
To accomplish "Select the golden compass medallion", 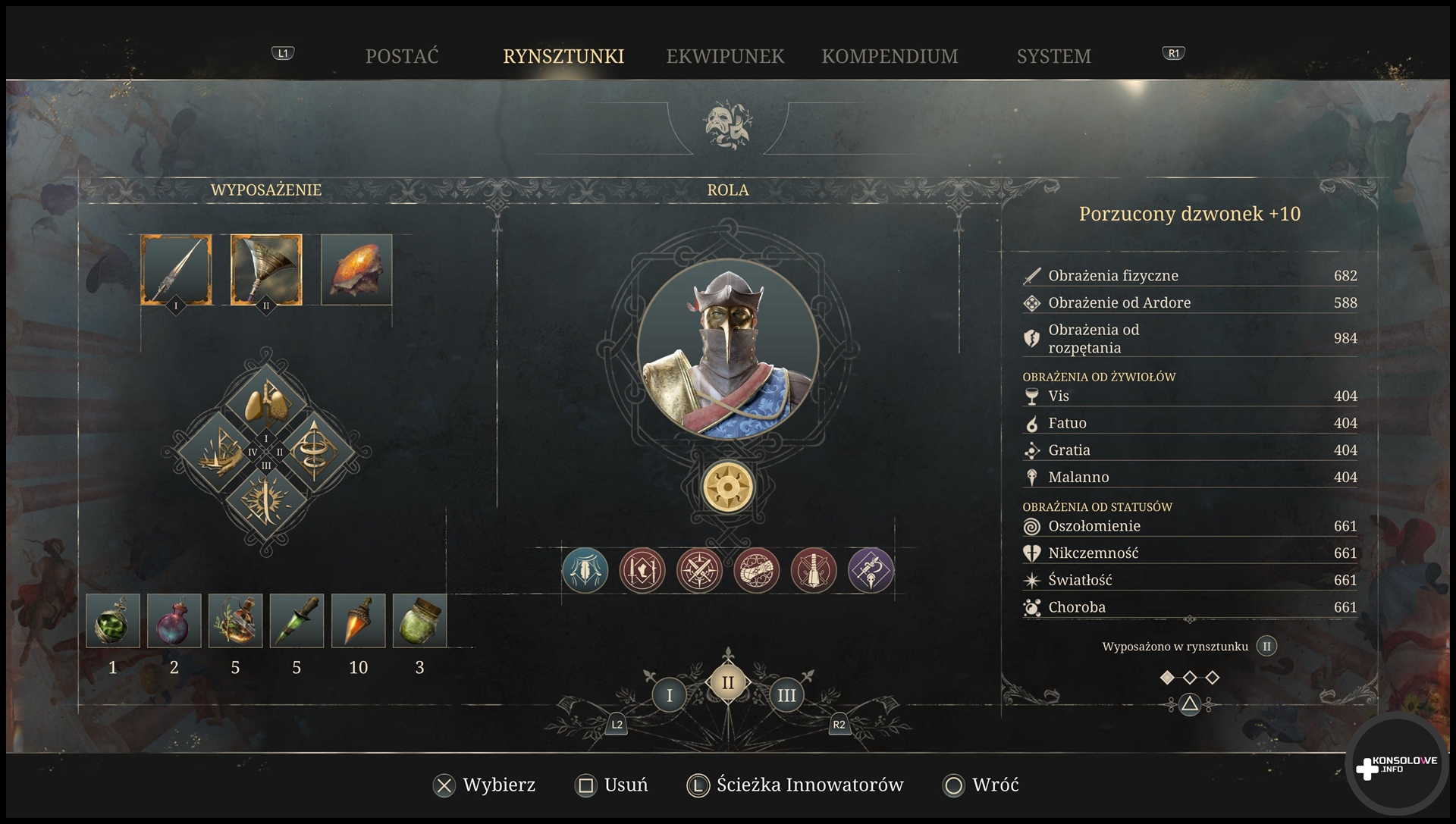I will pos(728,487).
